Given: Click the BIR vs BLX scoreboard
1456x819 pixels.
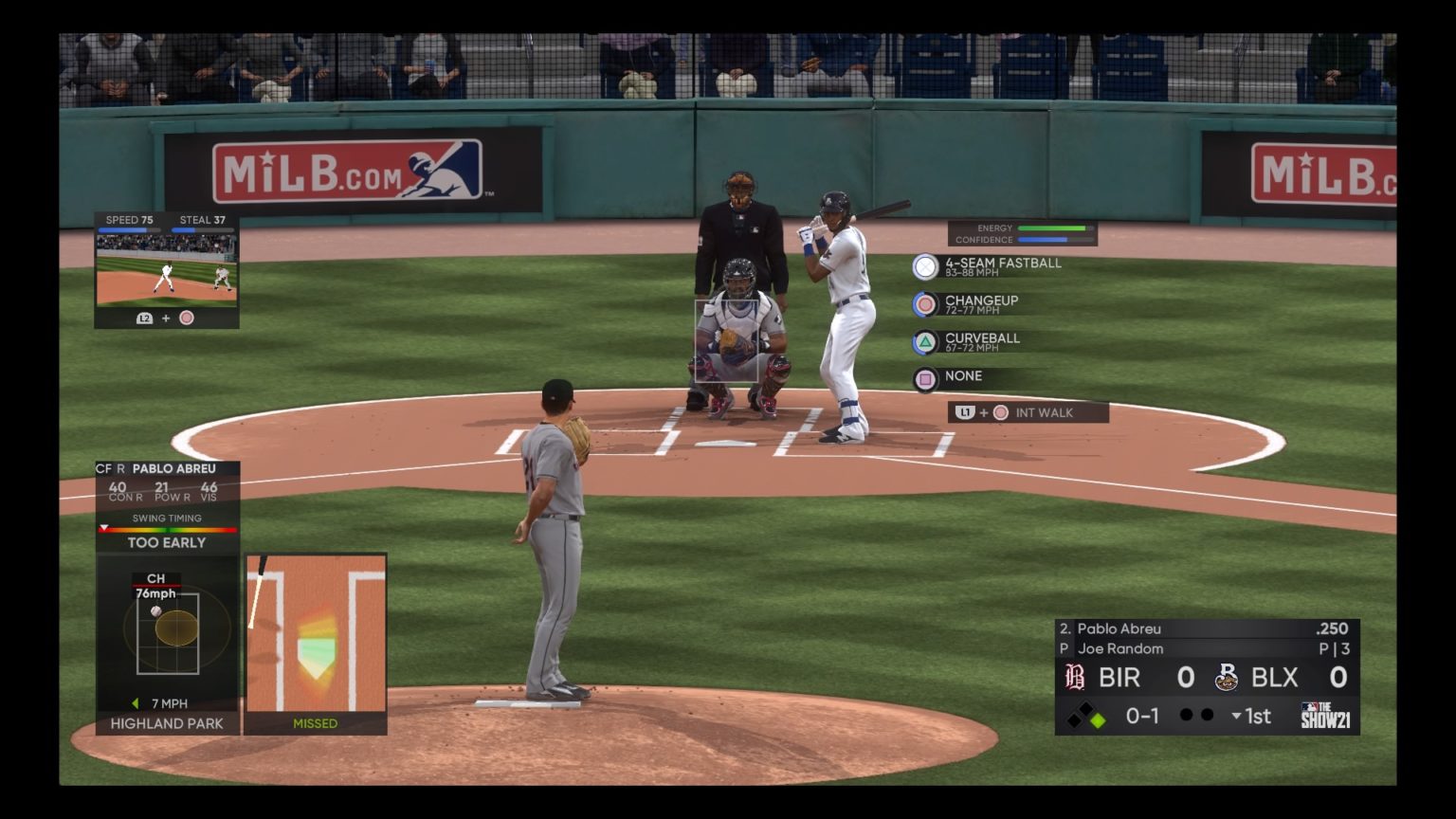Looking at the screenshot, I should pyautogui.click(x=1207, y=677).
